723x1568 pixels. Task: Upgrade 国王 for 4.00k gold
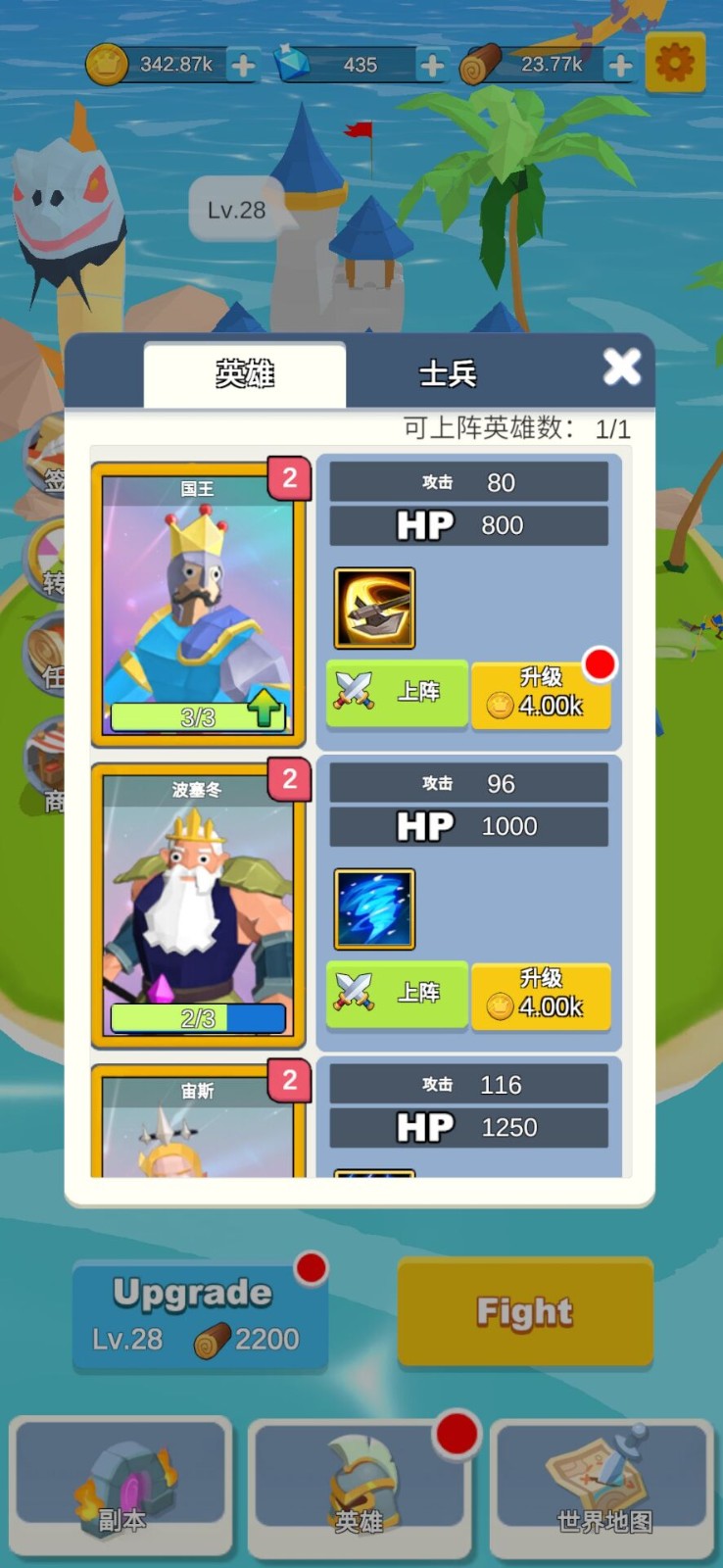click(541, 694)
